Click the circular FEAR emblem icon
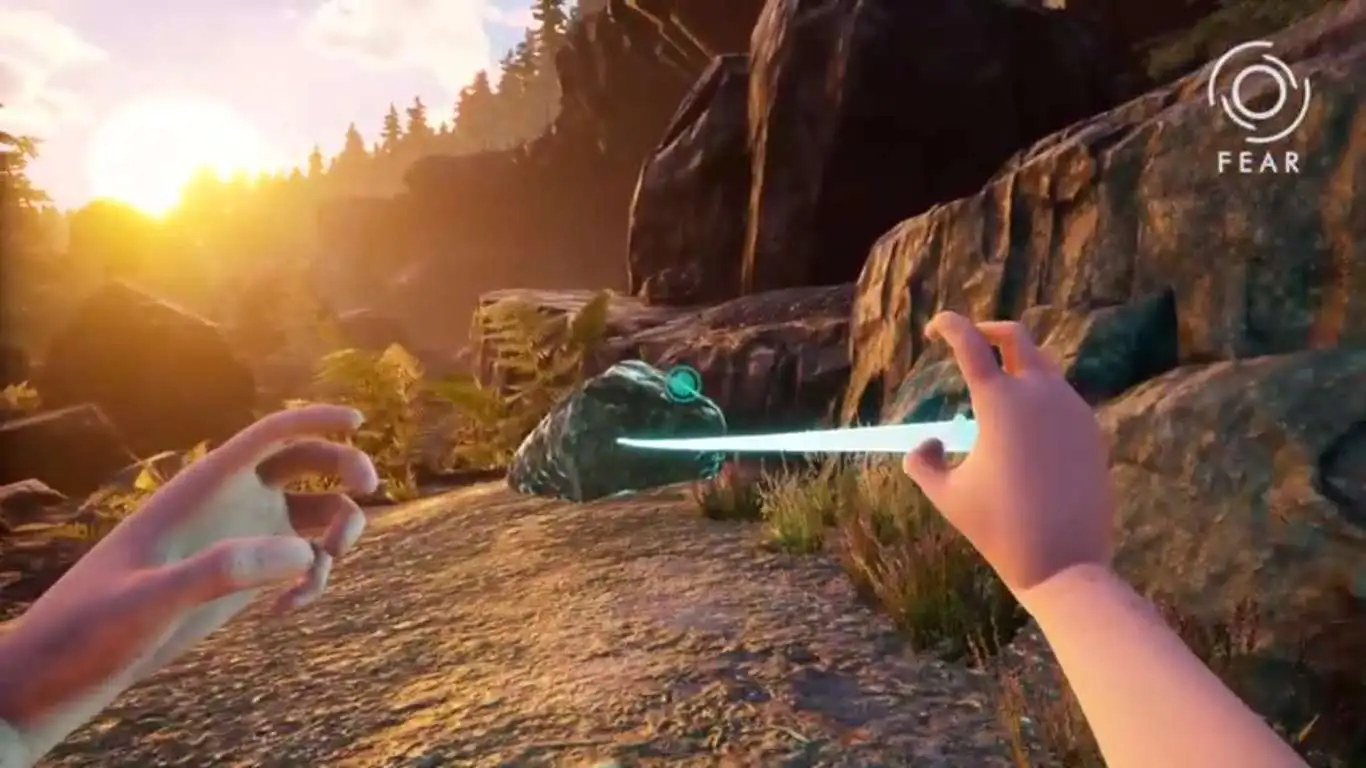1366x768 pixels. pyautogui.click(x=1258, y=92)
